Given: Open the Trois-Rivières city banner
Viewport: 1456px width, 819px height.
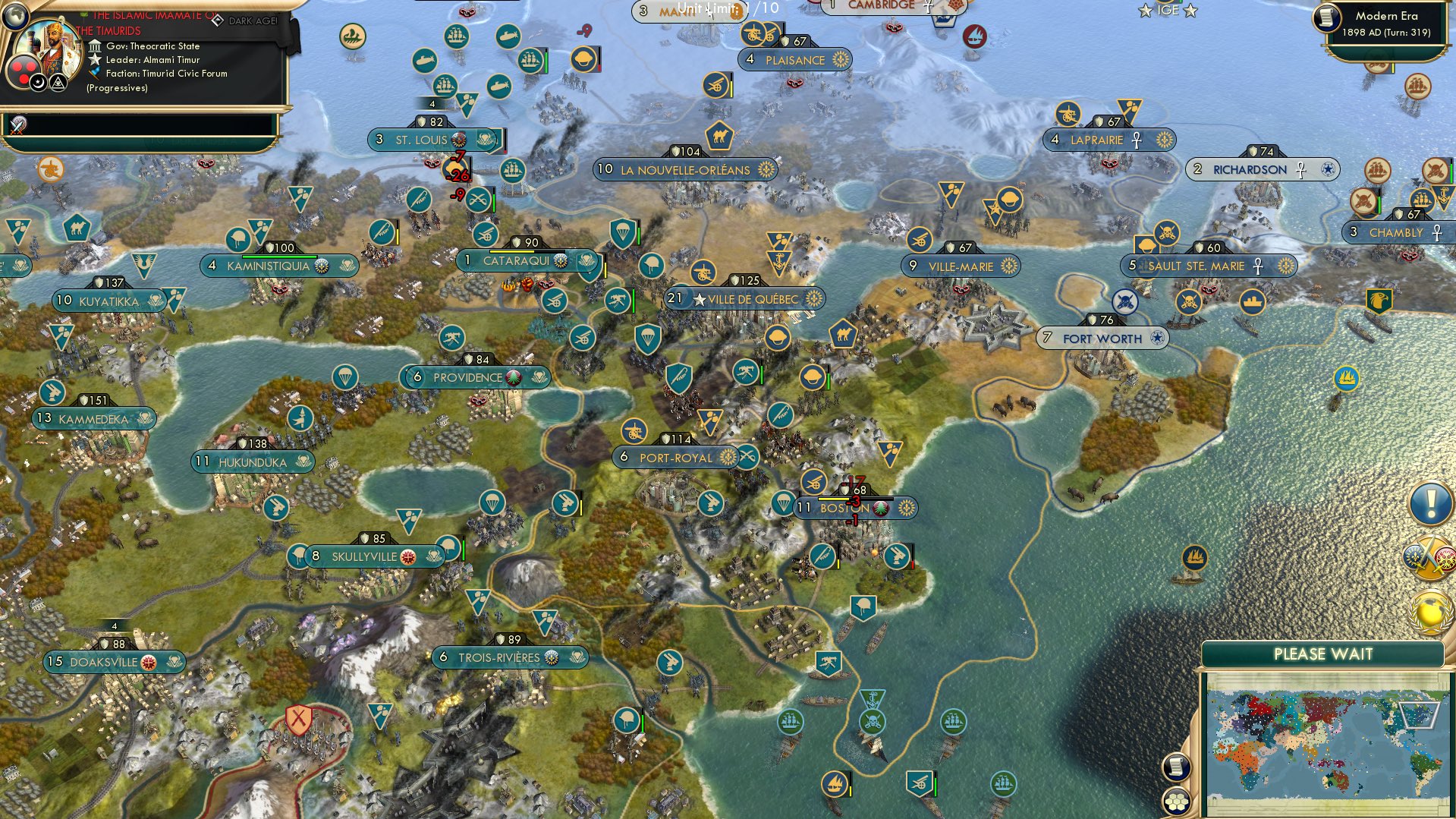Looking at the screenshot, I should tap(498, 657).
